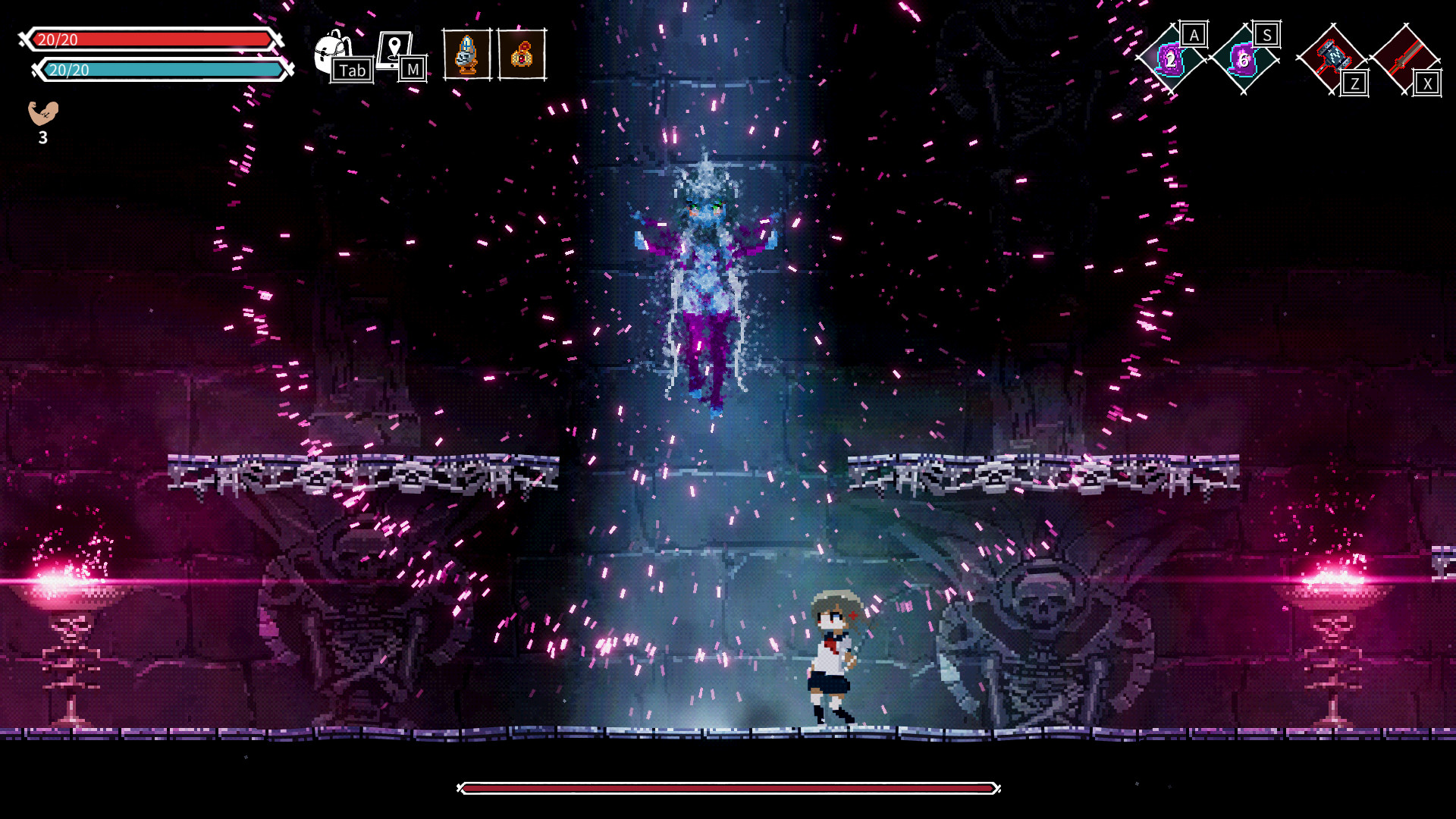1456x819 pixels.
Task: Select the golden amulet equipment slot
Action: point(521,53)
